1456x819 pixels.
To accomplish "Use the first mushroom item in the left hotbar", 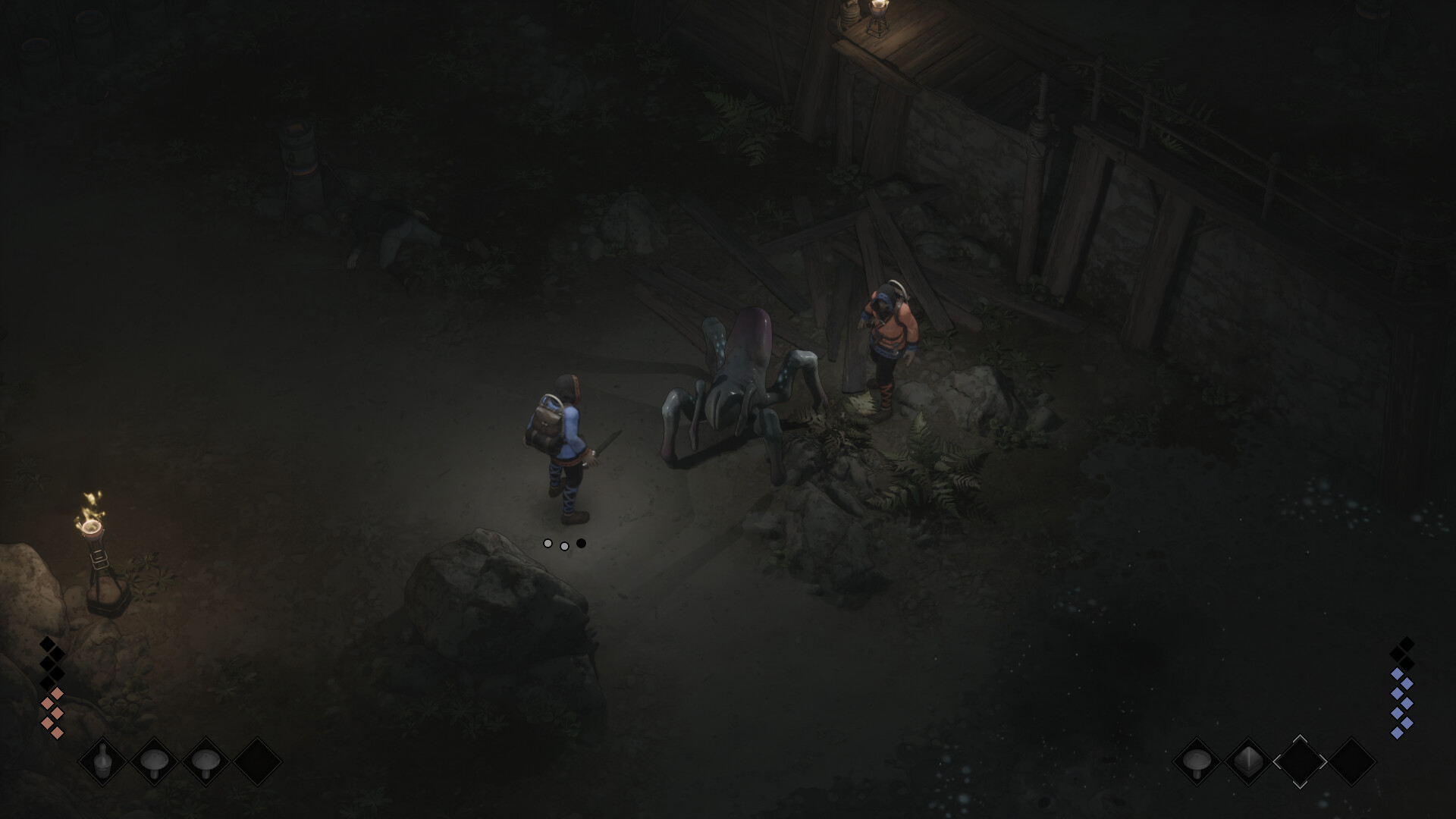I will (154, 761).
